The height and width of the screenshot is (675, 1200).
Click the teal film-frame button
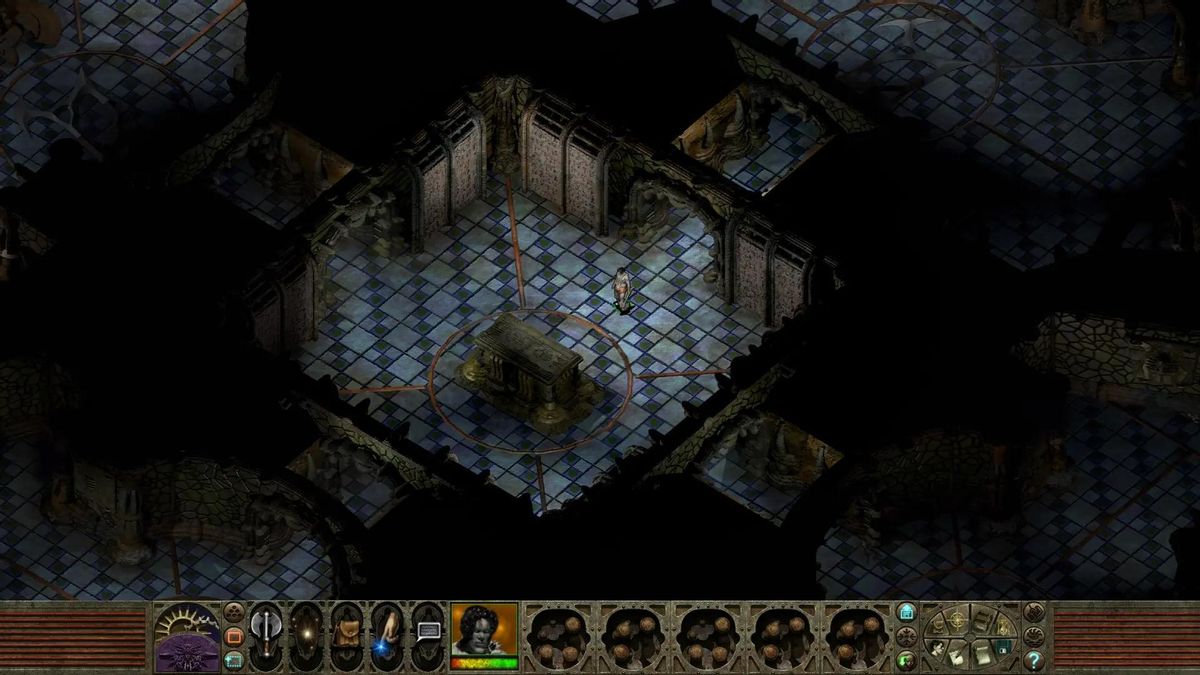[234, 659]
